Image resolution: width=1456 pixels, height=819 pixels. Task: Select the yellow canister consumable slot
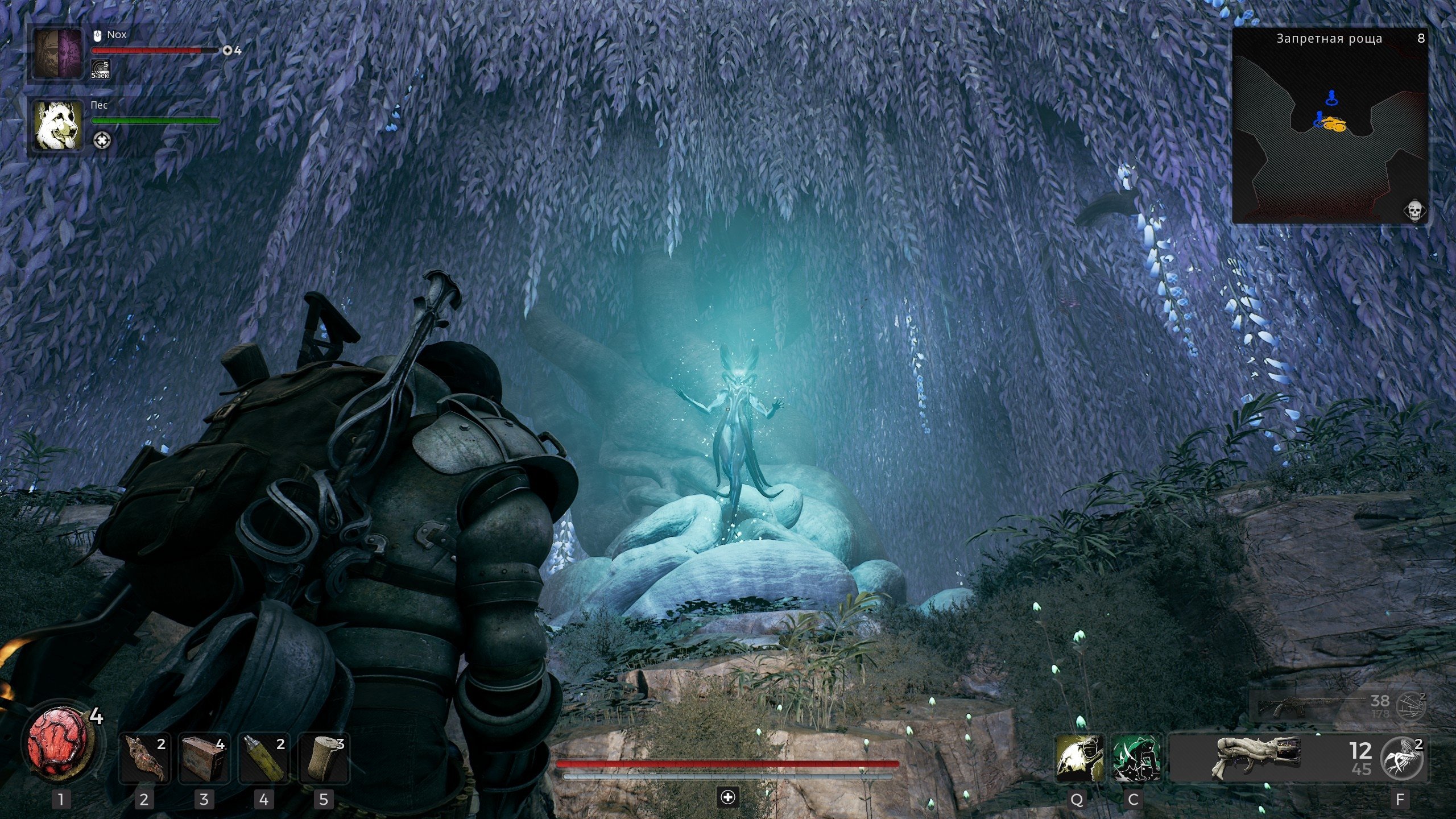tap(264, 759)
